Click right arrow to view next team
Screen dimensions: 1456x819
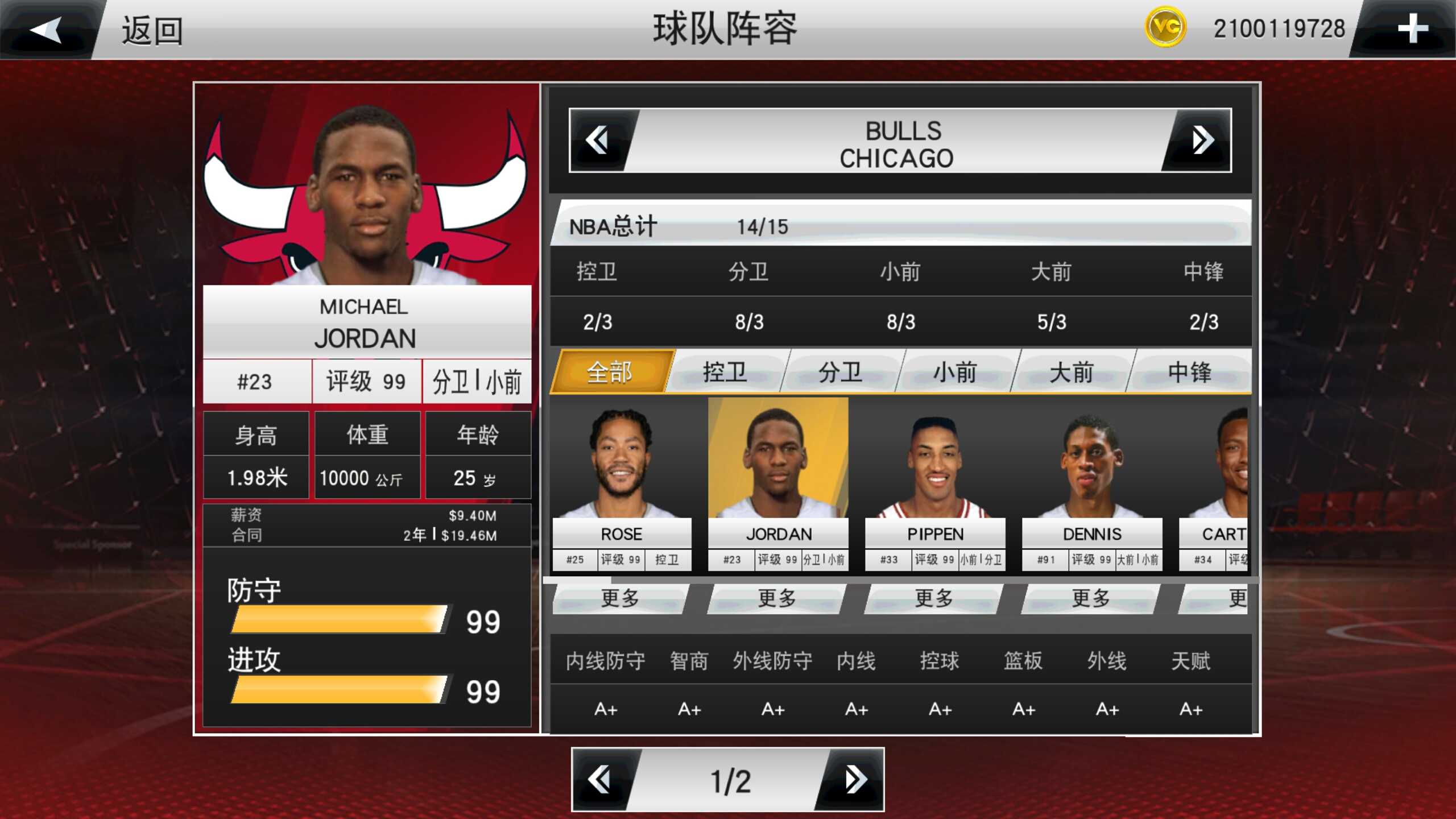(x=1202, y=139)
